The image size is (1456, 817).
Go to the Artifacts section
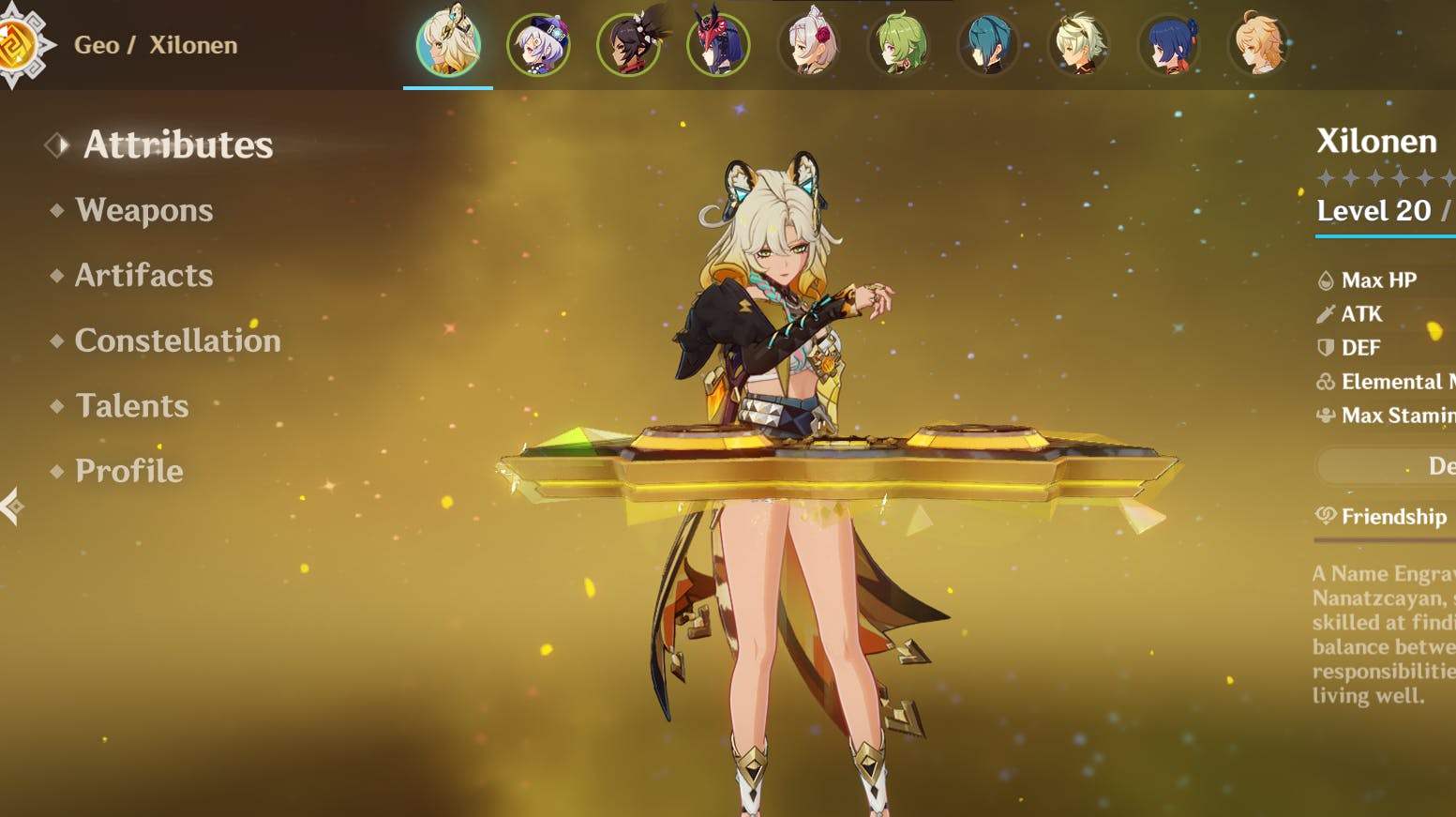[143, 275]
